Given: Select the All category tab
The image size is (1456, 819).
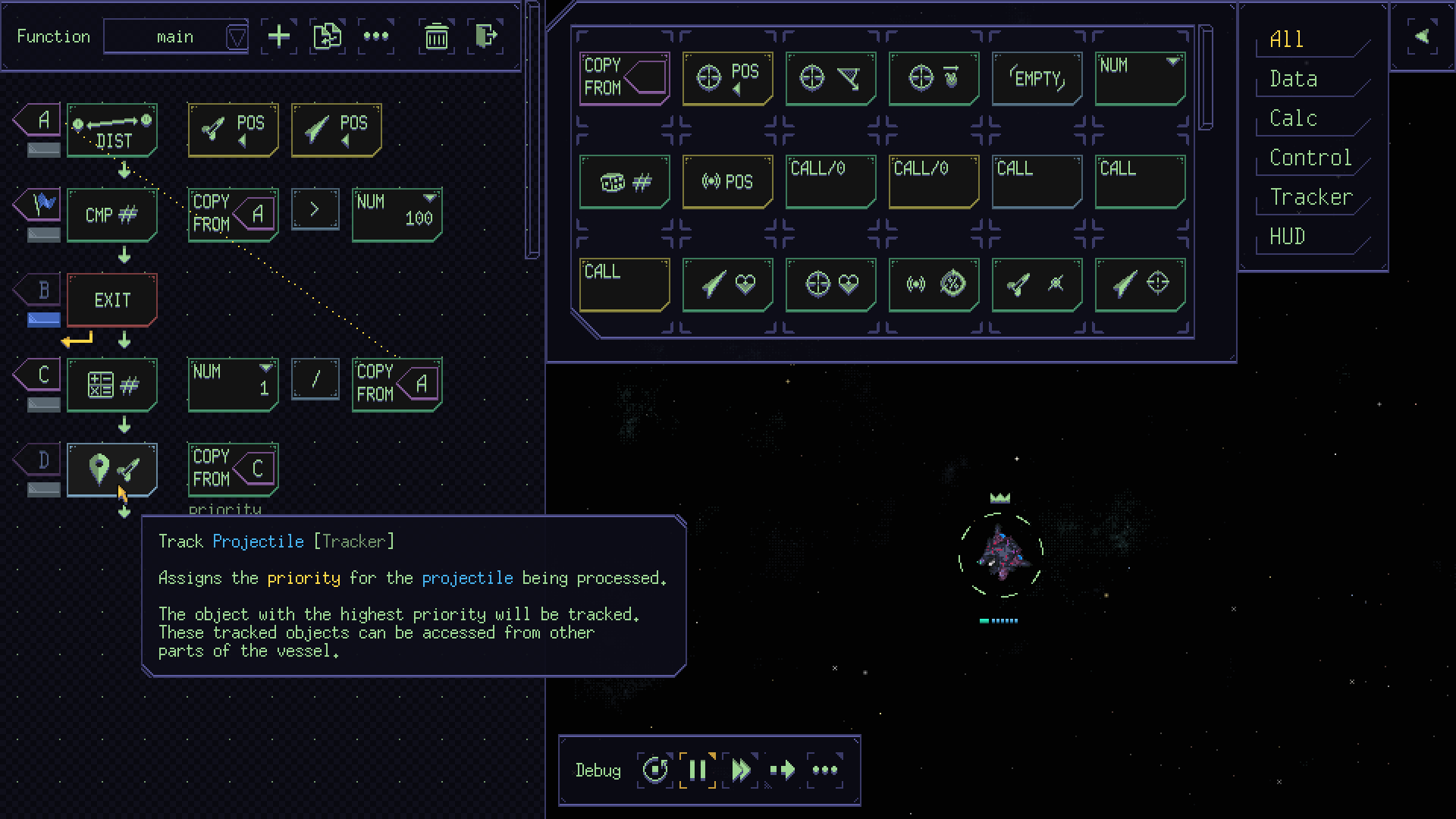Looking at the screenshot, I should 1287,39.
